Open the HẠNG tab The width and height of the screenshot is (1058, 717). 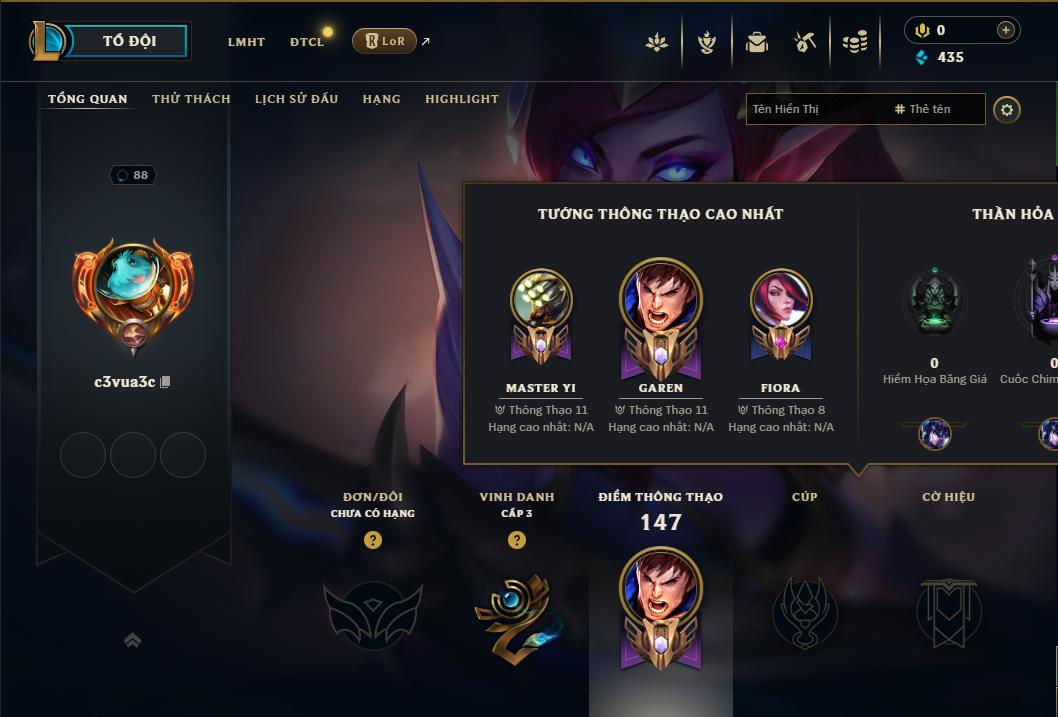(x=381, y=99)
